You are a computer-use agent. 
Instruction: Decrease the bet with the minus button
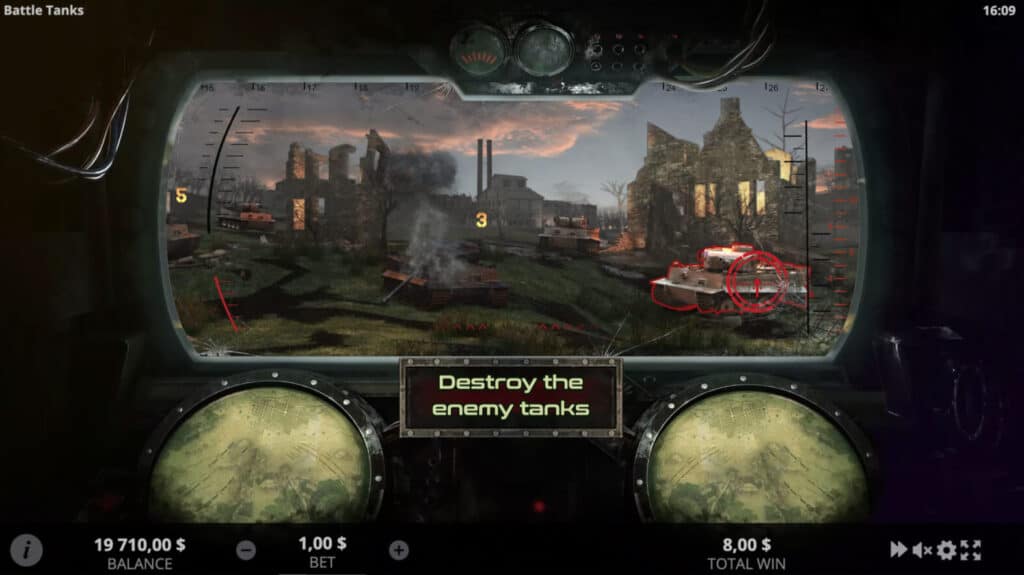[x=246, y=550]
